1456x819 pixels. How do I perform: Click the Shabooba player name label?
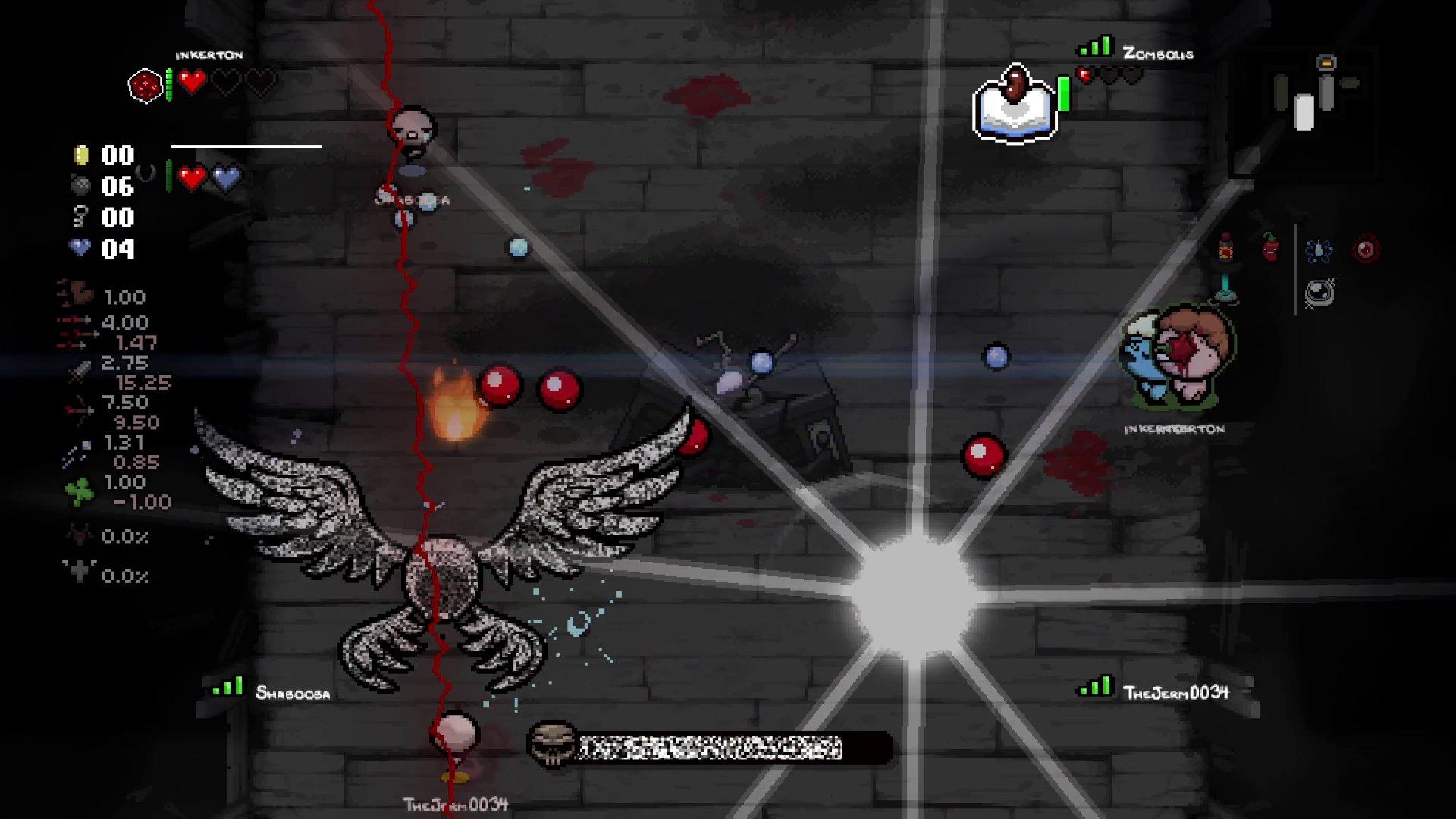(x=293, y=693)
